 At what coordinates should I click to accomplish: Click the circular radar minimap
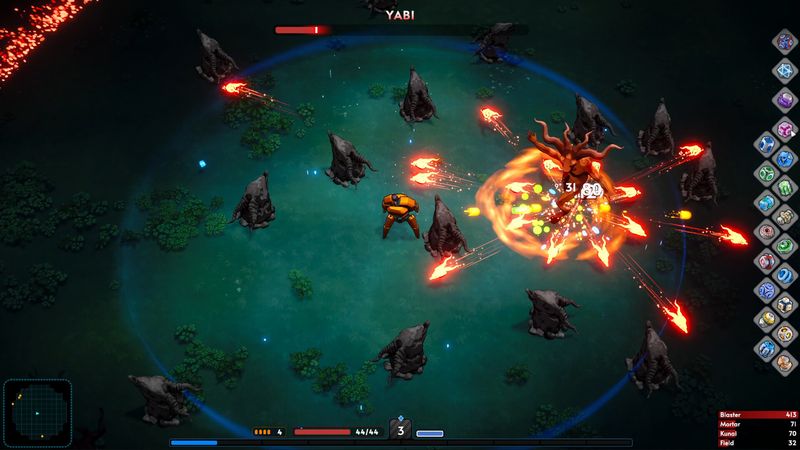(x=37, y=410)
